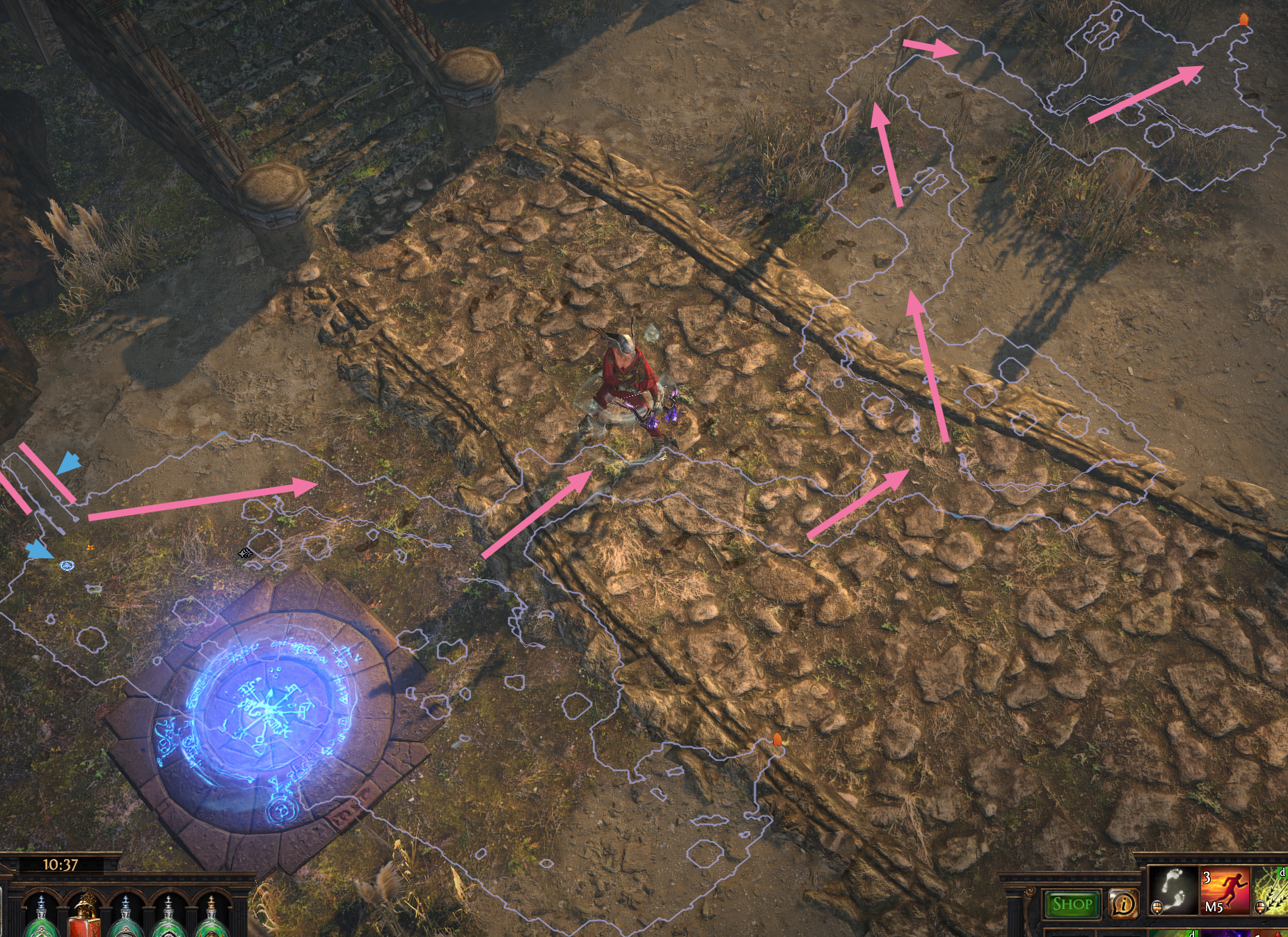Open the green Shop button
This screenshot has height=937, width=1288.
pos(1072,904)
